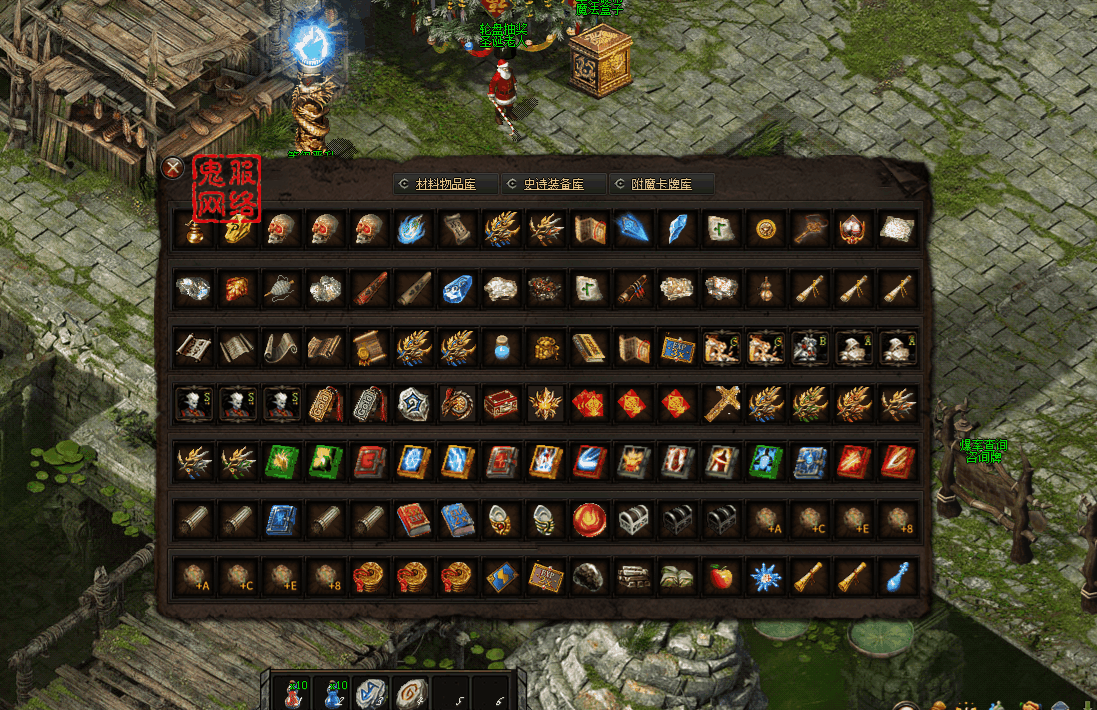Viewport: 1097px width, 710px height.
Task: Select the silver shield emblem item
Action: [413, 403]
